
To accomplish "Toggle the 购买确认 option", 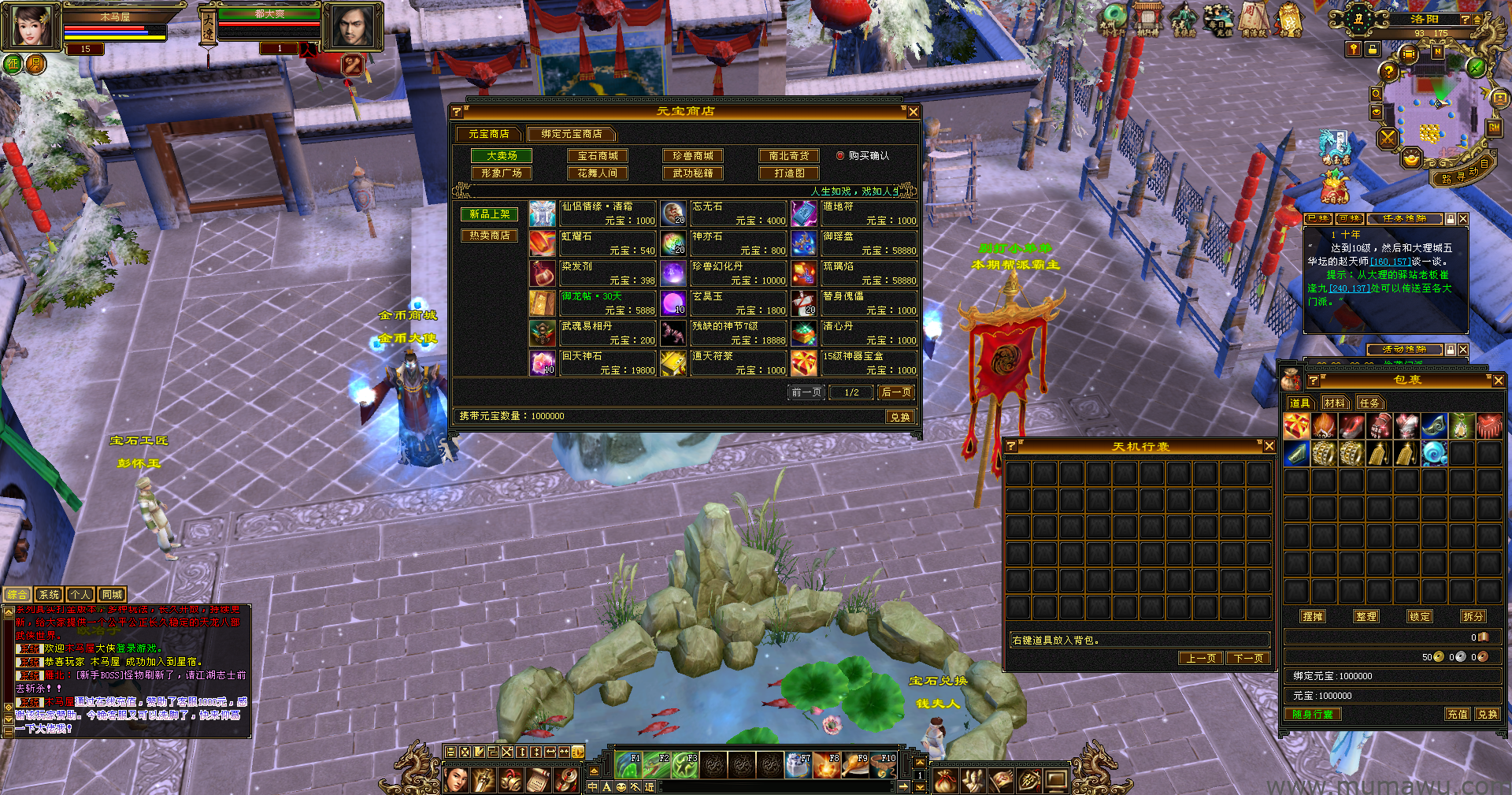I will click(840, 156).
